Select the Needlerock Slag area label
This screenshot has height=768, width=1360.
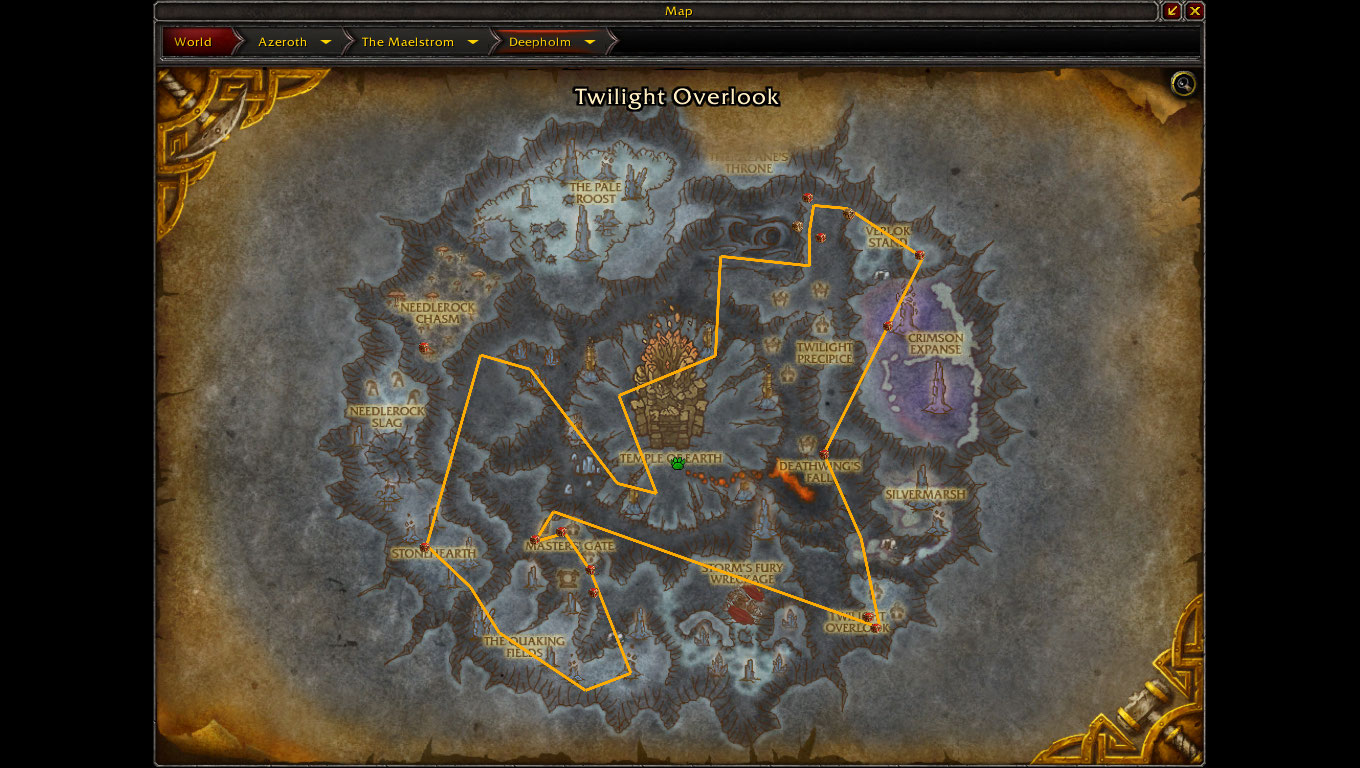point(387,416)
